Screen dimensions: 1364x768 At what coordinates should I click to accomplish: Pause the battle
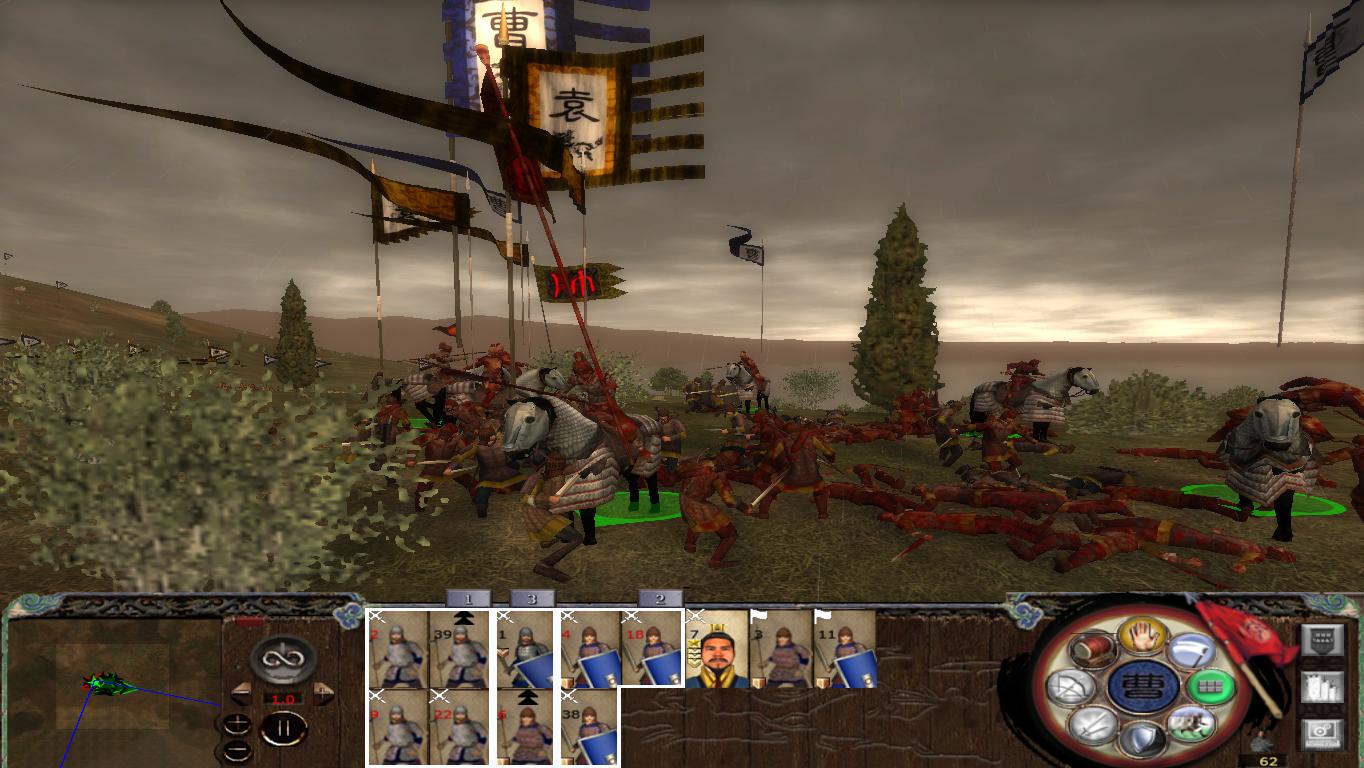[x=284, y=727]
